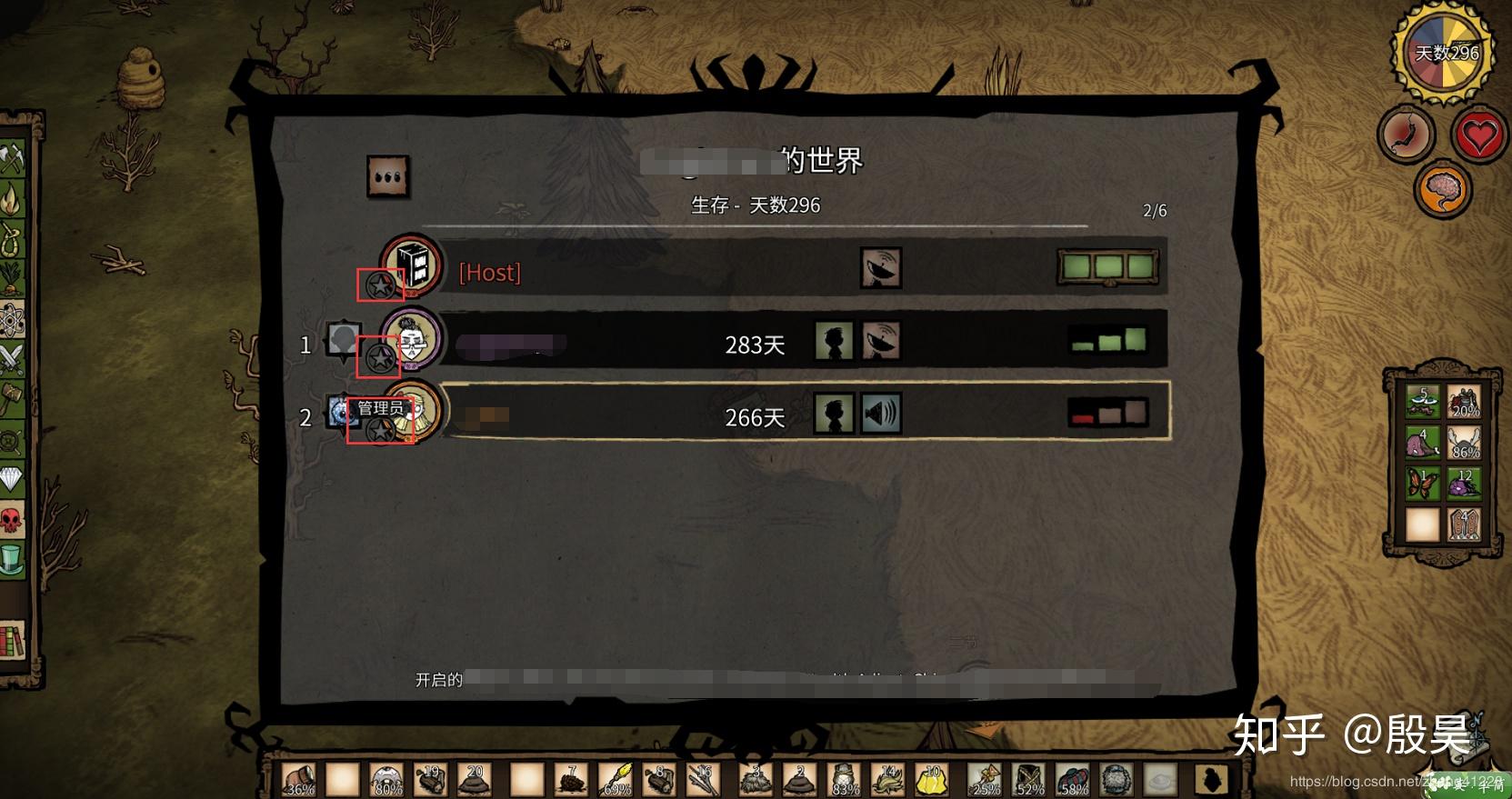
Task: Open the Fight crossed-swords crafting tab
Action: [12, 358]
